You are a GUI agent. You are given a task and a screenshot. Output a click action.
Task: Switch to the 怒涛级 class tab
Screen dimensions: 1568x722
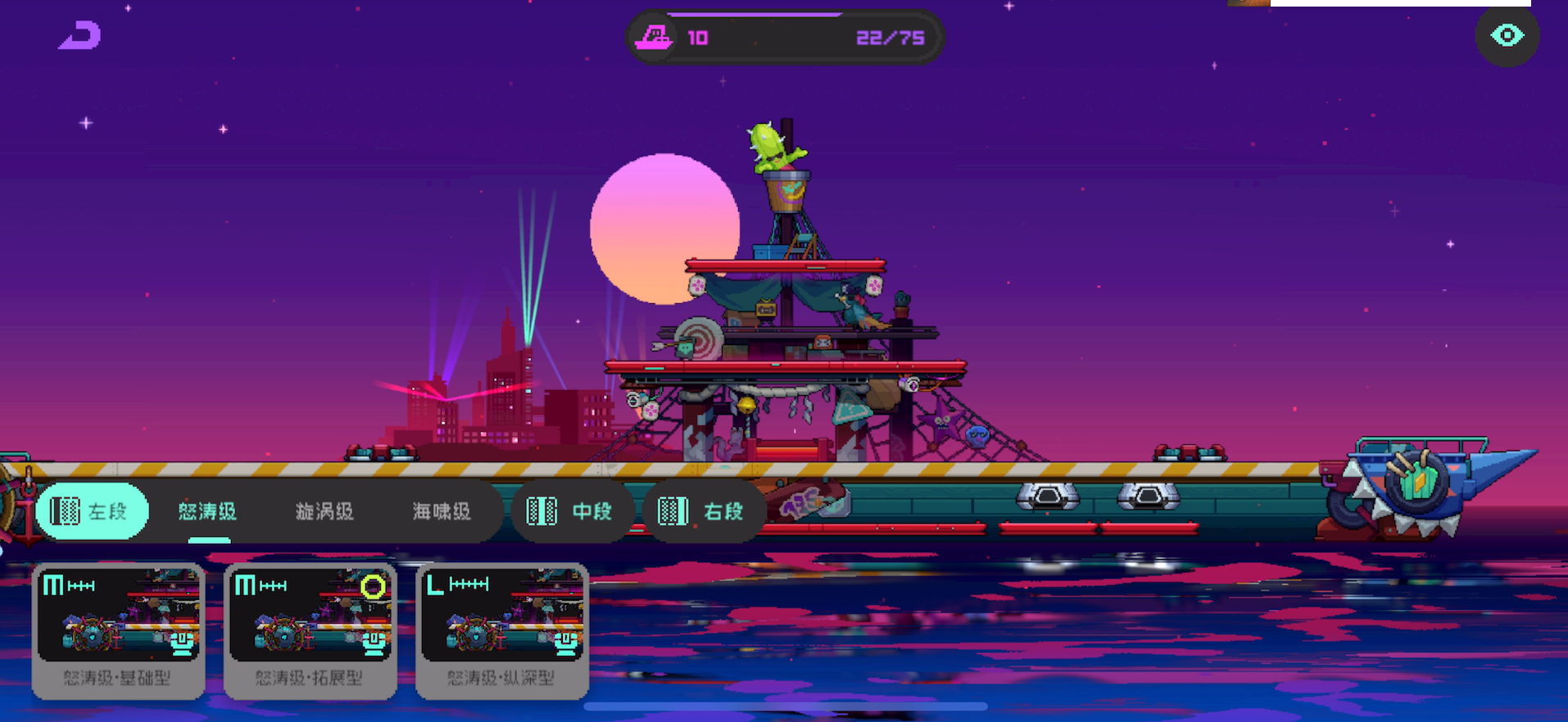click(207, 512)
